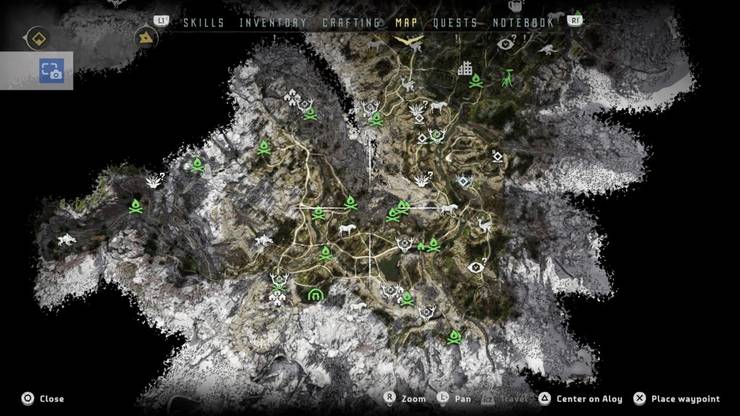
Task: Open the Quests tab
Action: pyautogui.click(x=453, y=22)
